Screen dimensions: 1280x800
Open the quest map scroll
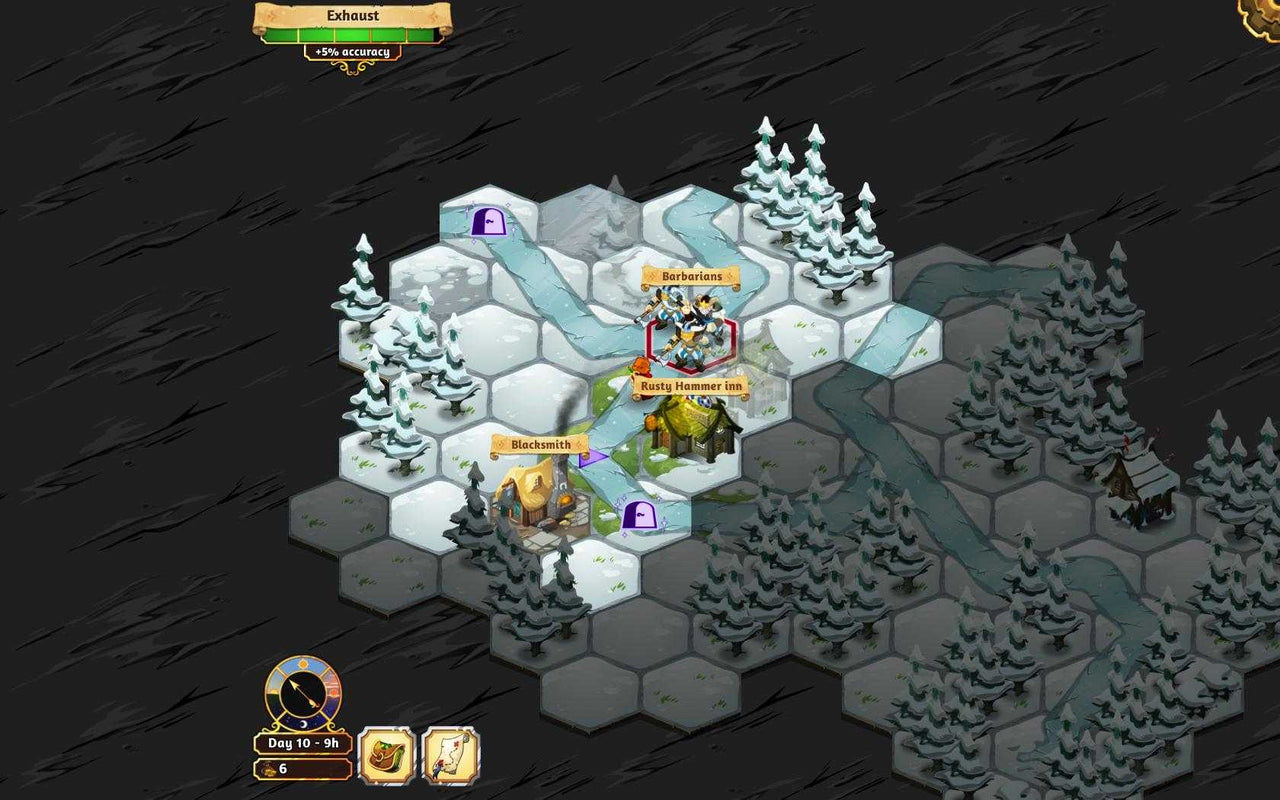click(x=449, y=757)
